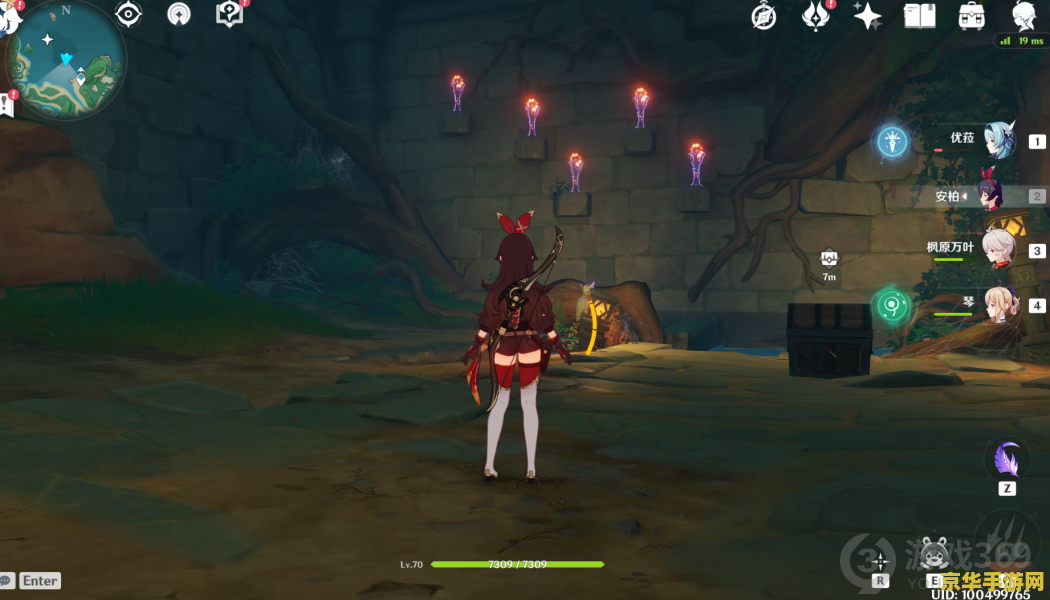1050x600 pixels.
Task: Switch to party member 优菈
Action: 997,141
